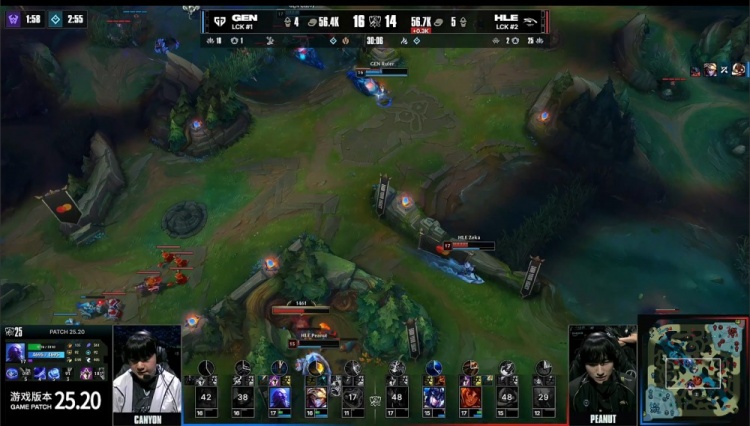Select the dead player slot showing 38
The image size is (750, 426).
click(244, 396)
